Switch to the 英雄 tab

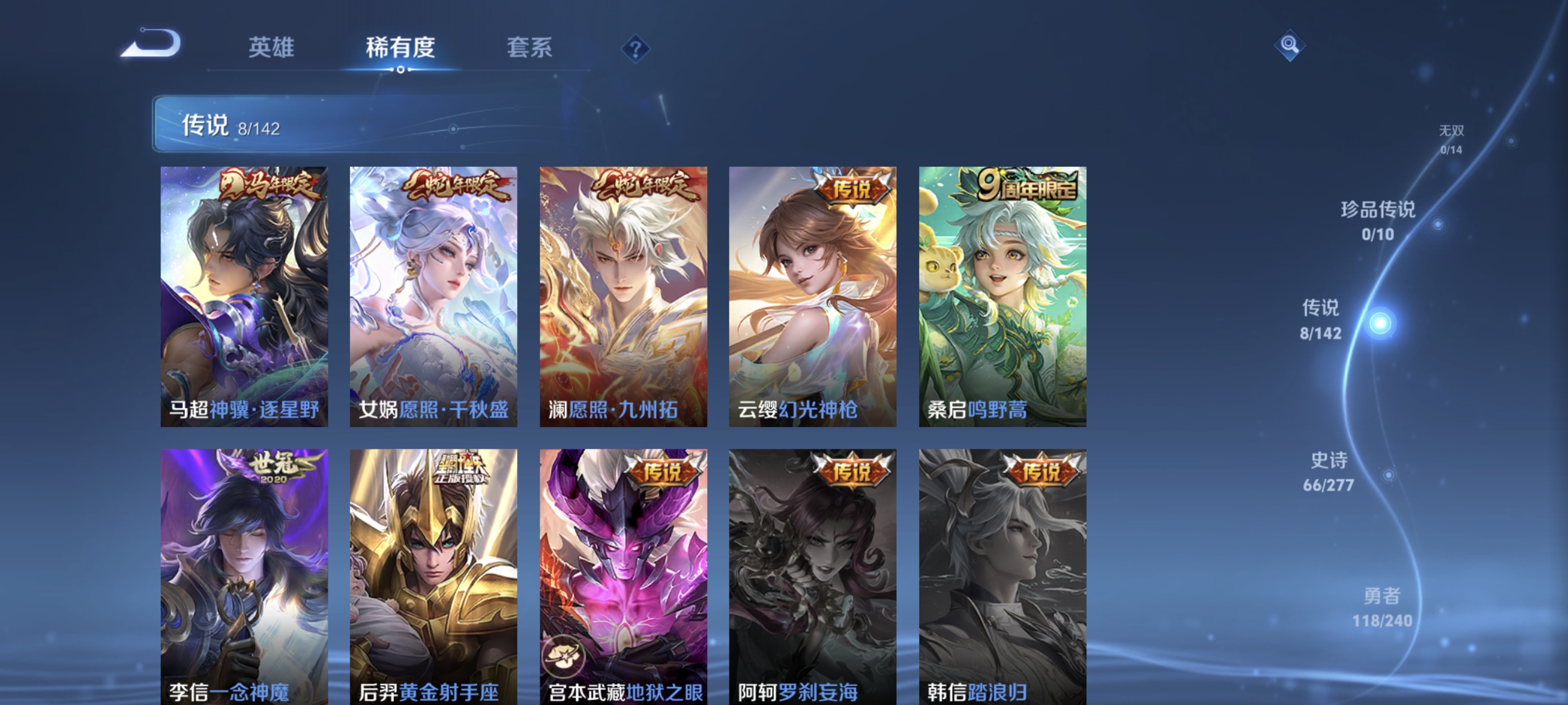270,49
